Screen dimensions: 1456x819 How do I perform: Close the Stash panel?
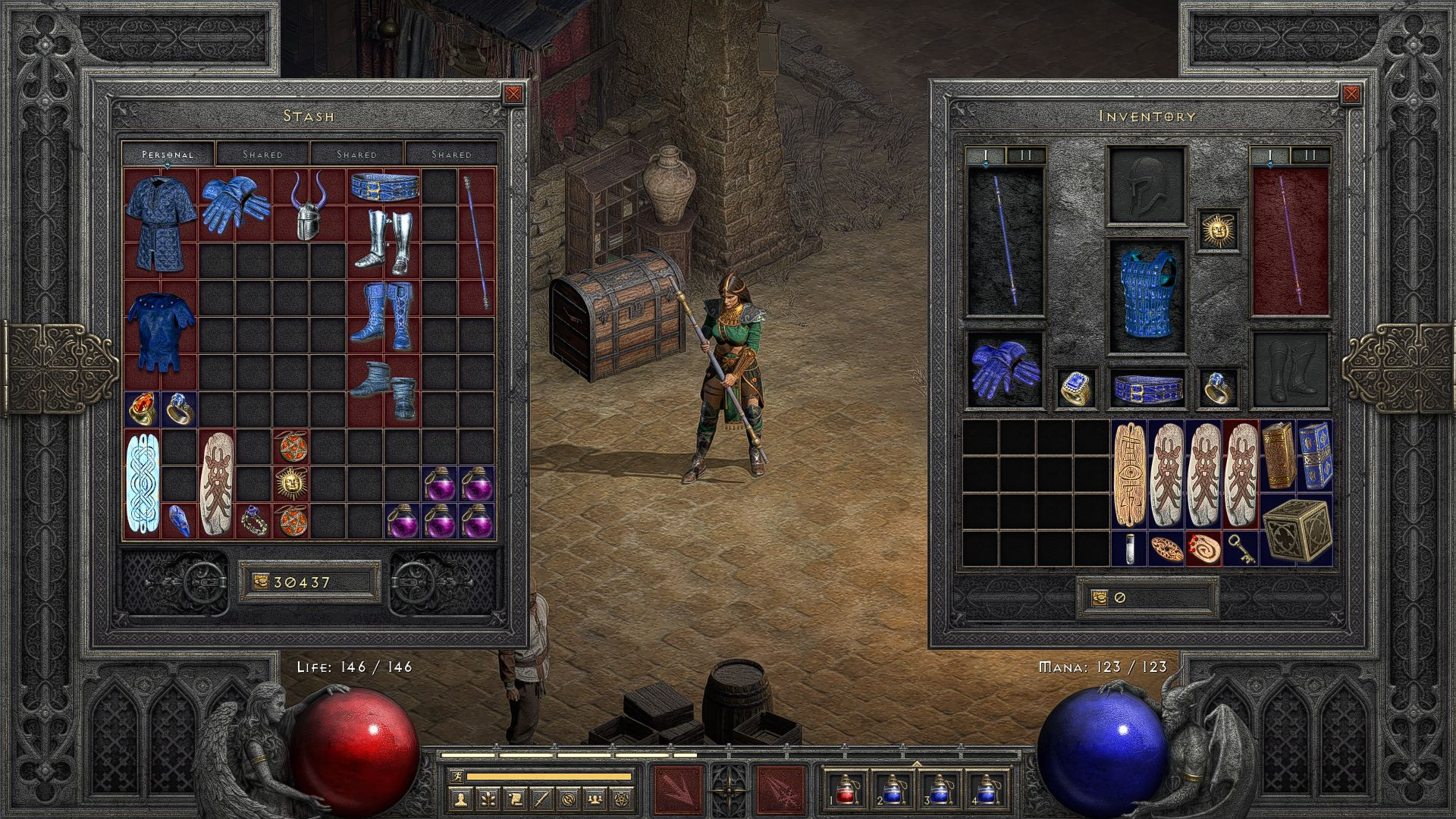click(x=513, y=94)
